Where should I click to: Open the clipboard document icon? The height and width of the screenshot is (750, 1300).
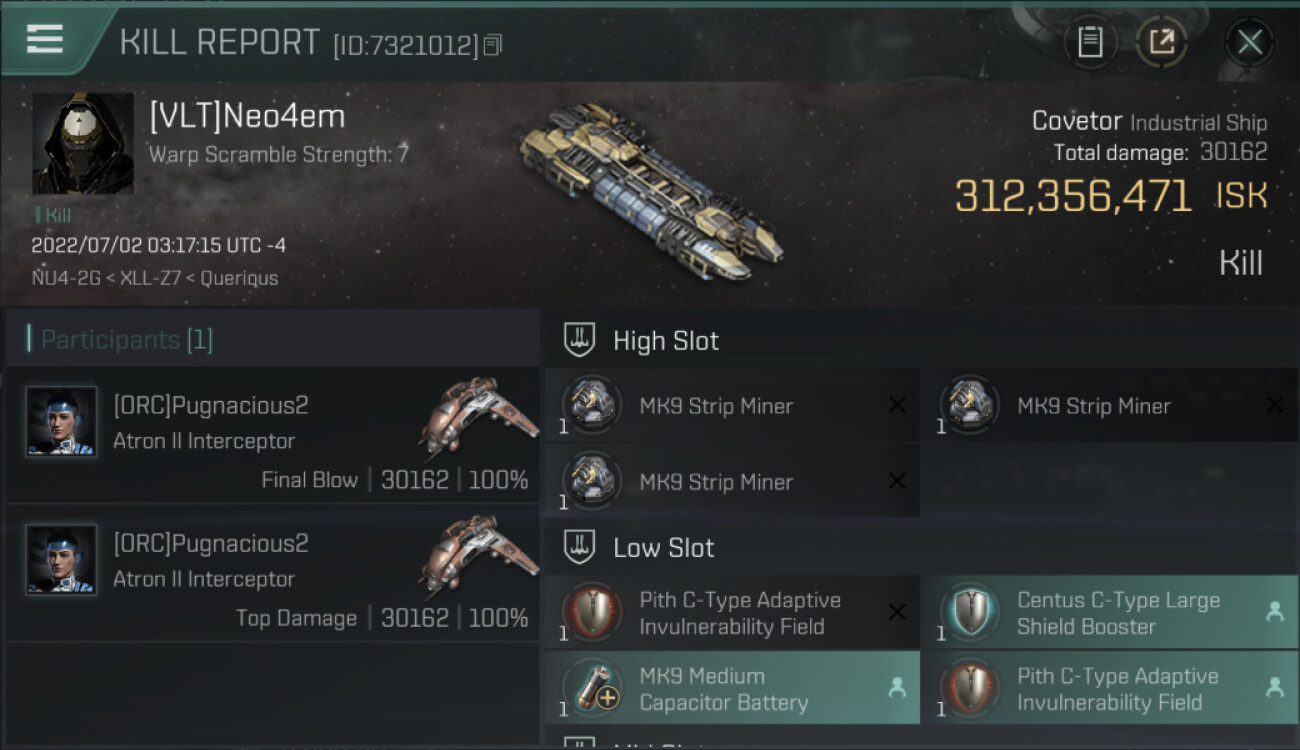(x=1090, y=42)
